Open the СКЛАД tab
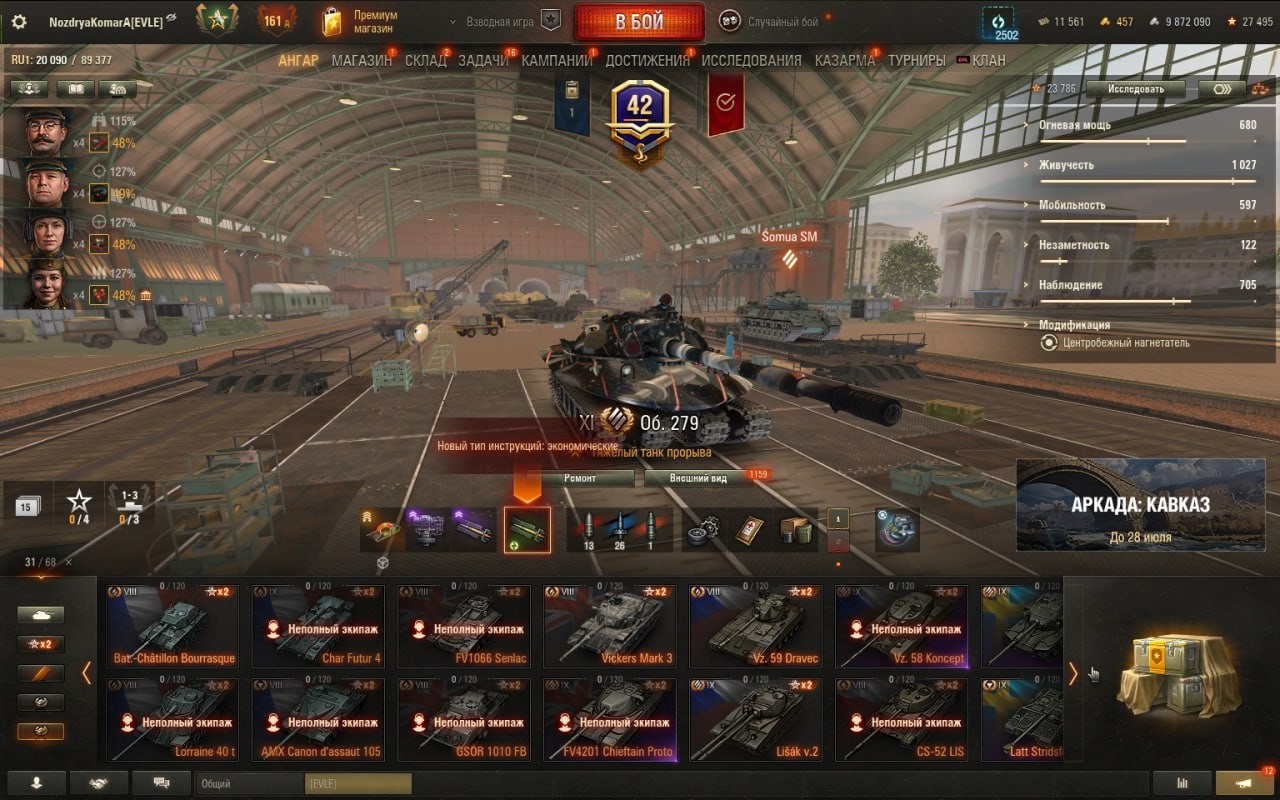1280x800 pixels. coord(426,60)
